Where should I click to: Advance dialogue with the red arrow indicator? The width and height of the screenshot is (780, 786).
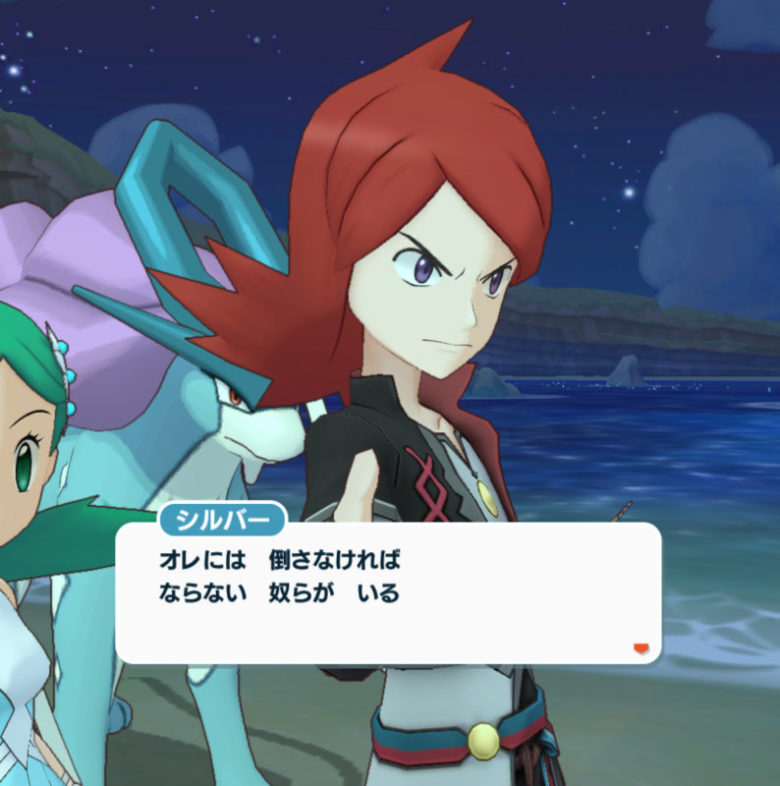[x=641, y=649]
